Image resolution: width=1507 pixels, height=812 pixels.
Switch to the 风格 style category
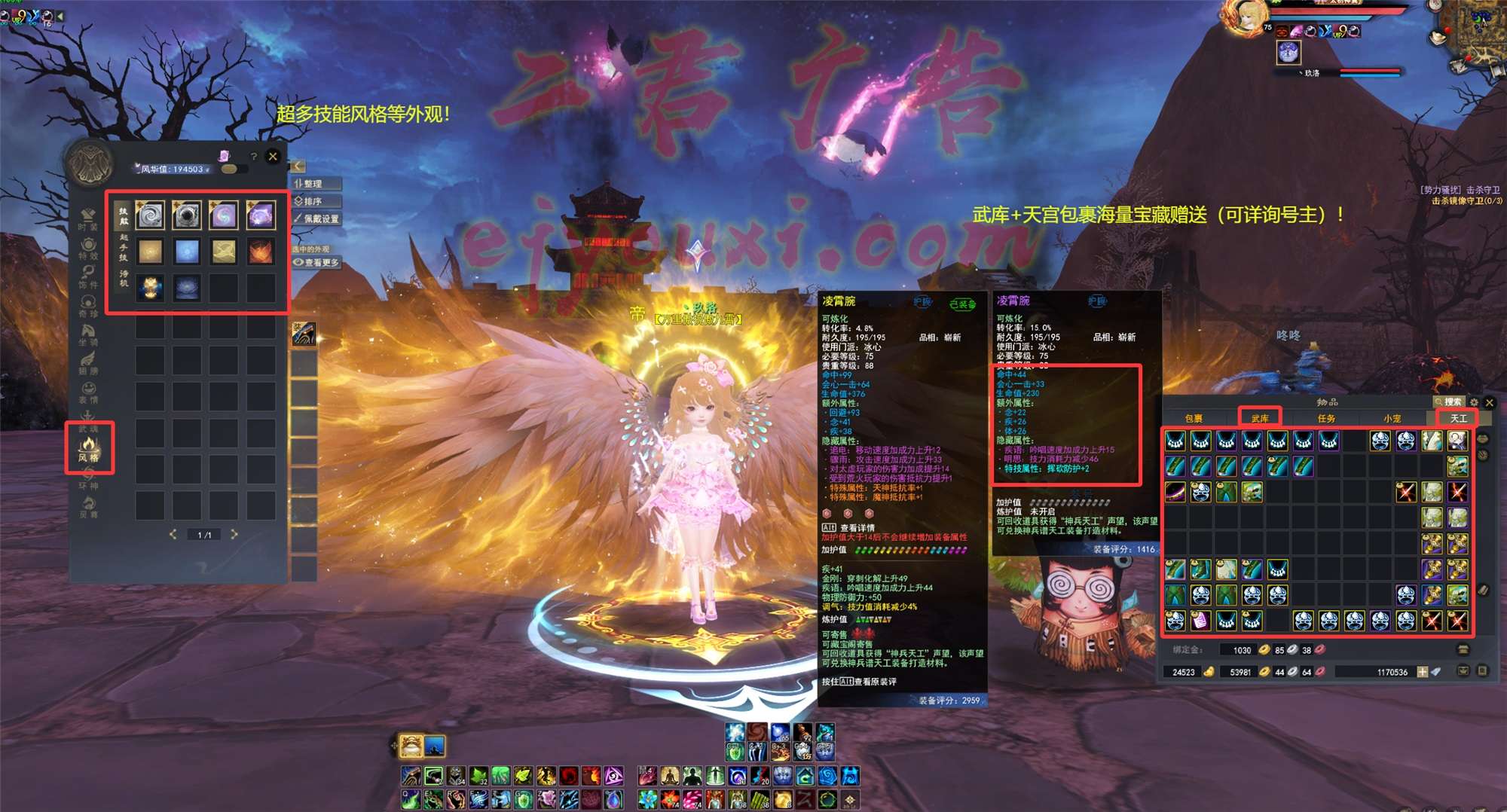pos(89,448)
